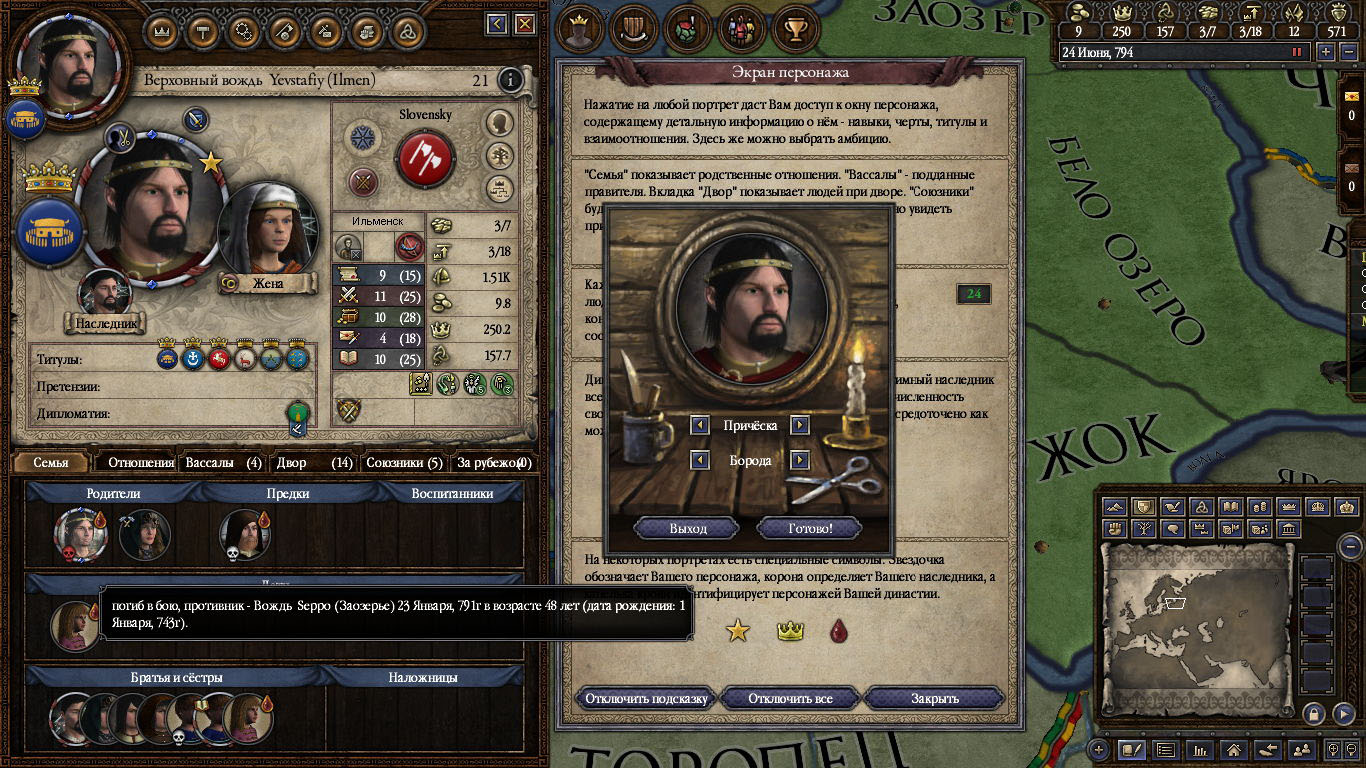Screen dimensions: 1366x768
Task: Switch to the "Вассалы" tab
Action: coord(223,463)
